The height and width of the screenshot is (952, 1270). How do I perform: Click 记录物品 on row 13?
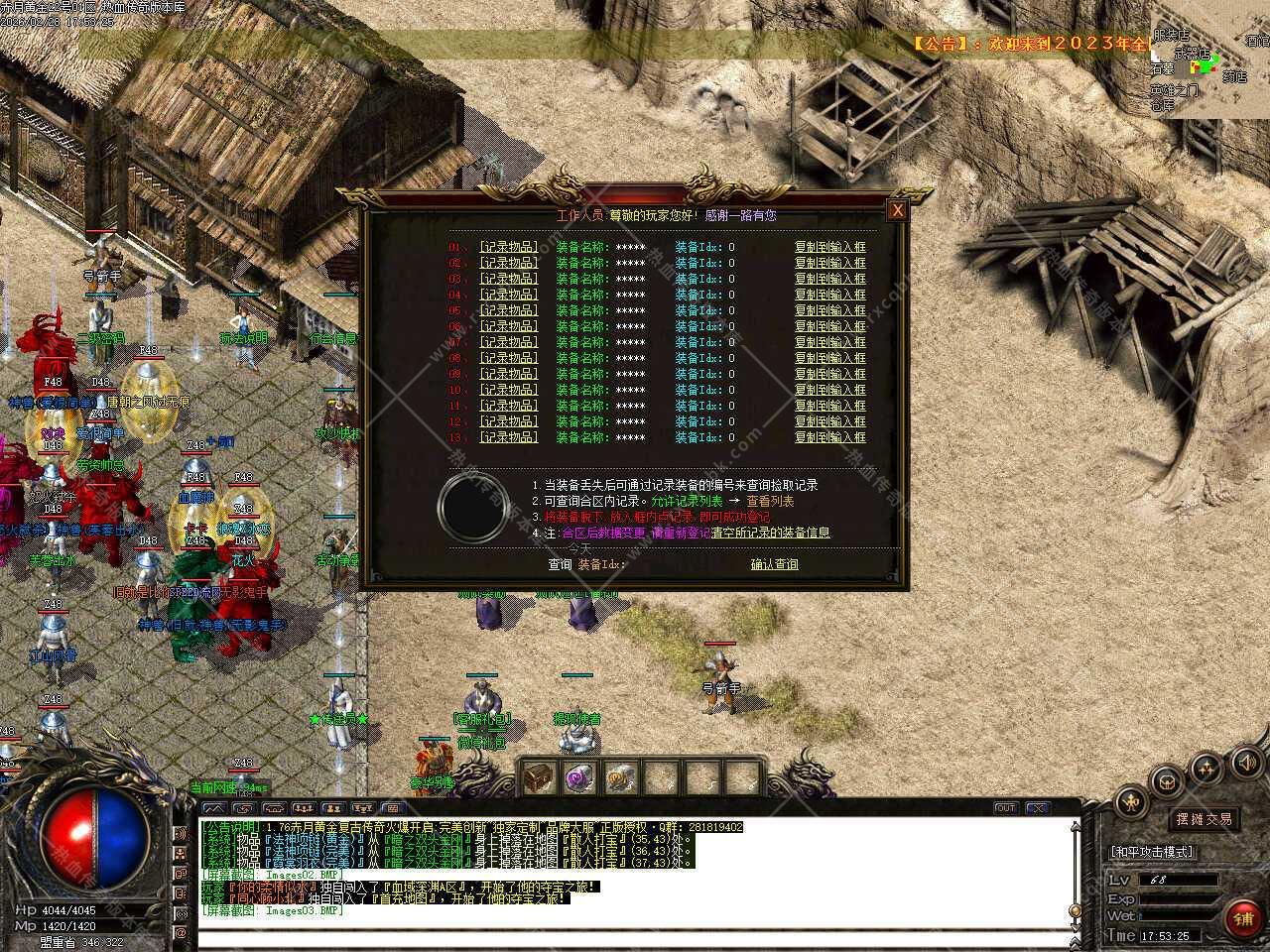click(508, 437)
